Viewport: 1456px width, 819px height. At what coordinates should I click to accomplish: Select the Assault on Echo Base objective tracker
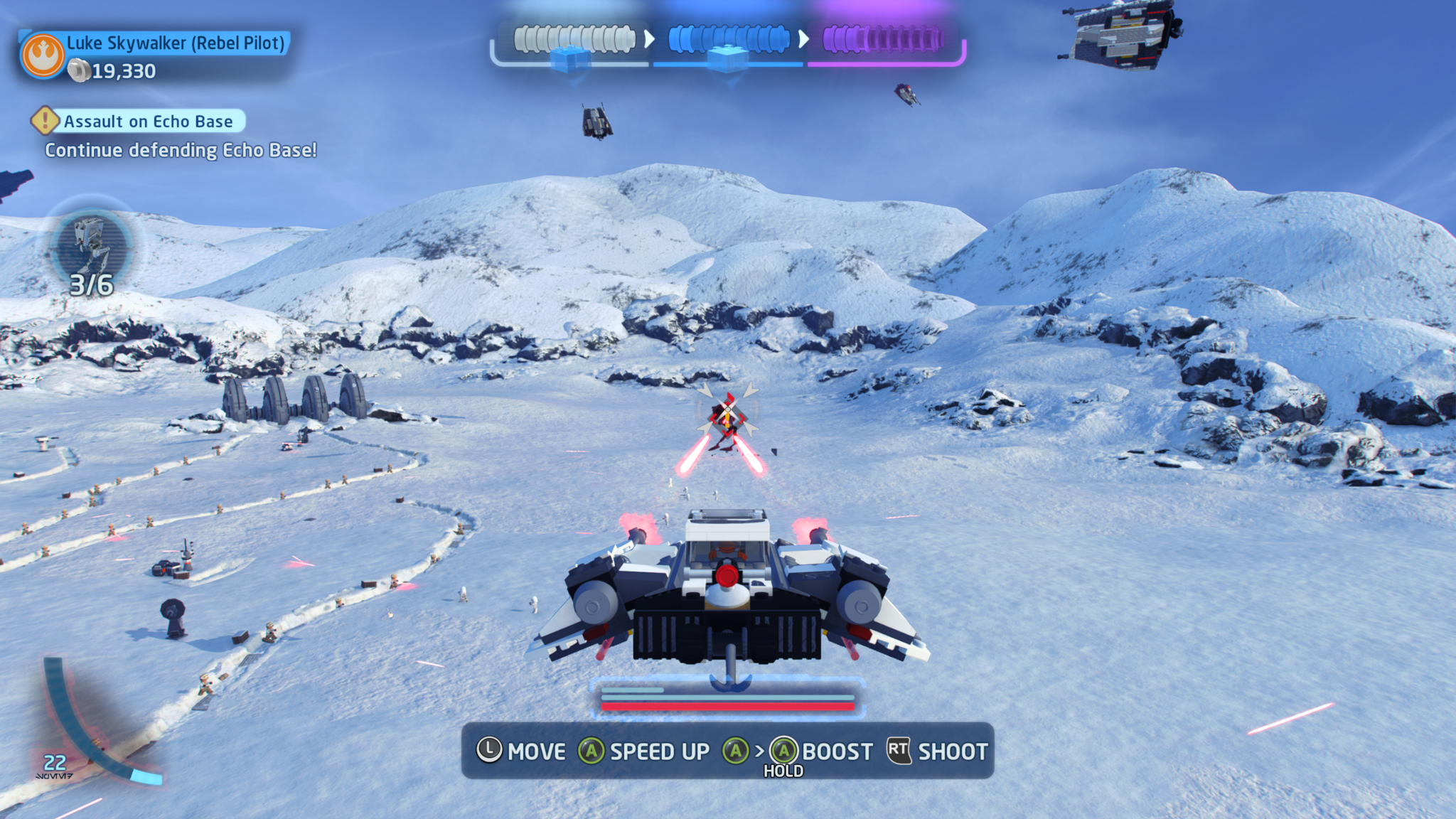click(x=147, y=122)
